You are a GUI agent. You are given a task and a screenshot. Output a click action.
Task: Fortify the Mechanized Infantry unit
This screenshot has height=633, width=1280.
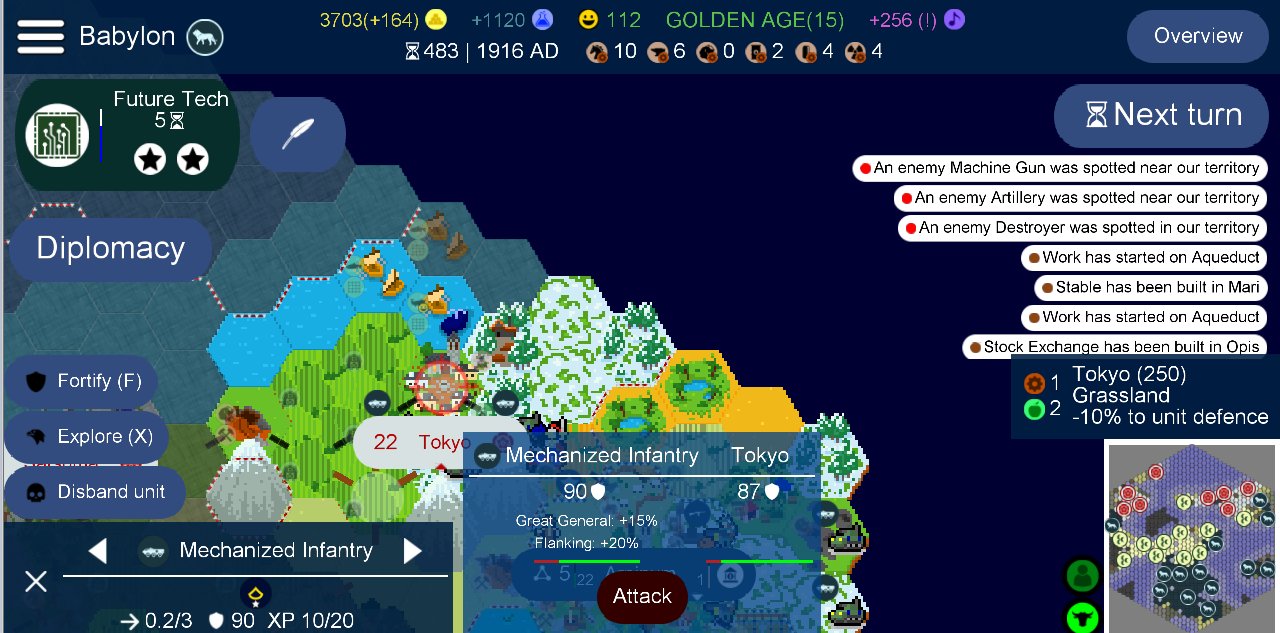[82, 381]
